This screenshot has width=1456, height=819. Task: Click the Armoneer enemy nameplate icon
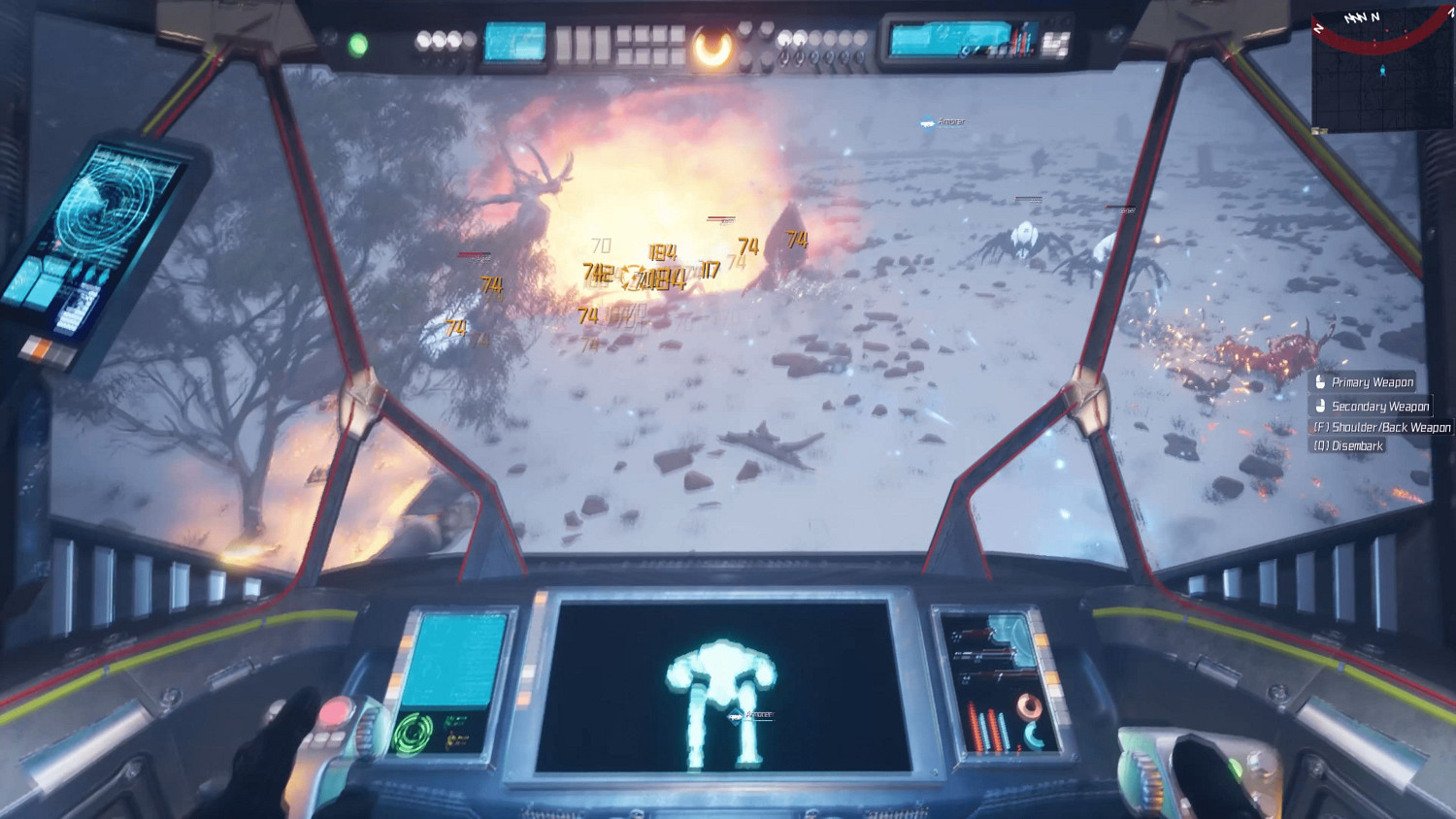[925, 122]
